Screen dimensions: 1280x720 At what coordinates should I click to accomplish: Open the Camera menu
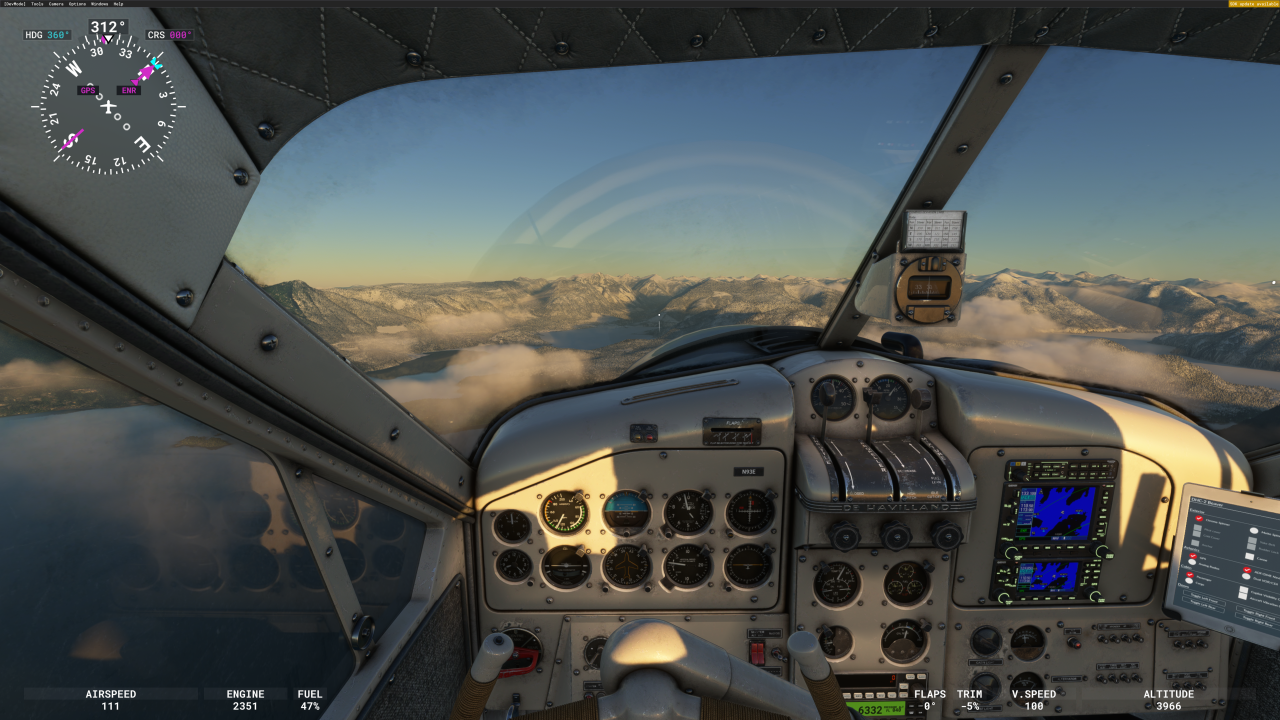tap(56, 4)
